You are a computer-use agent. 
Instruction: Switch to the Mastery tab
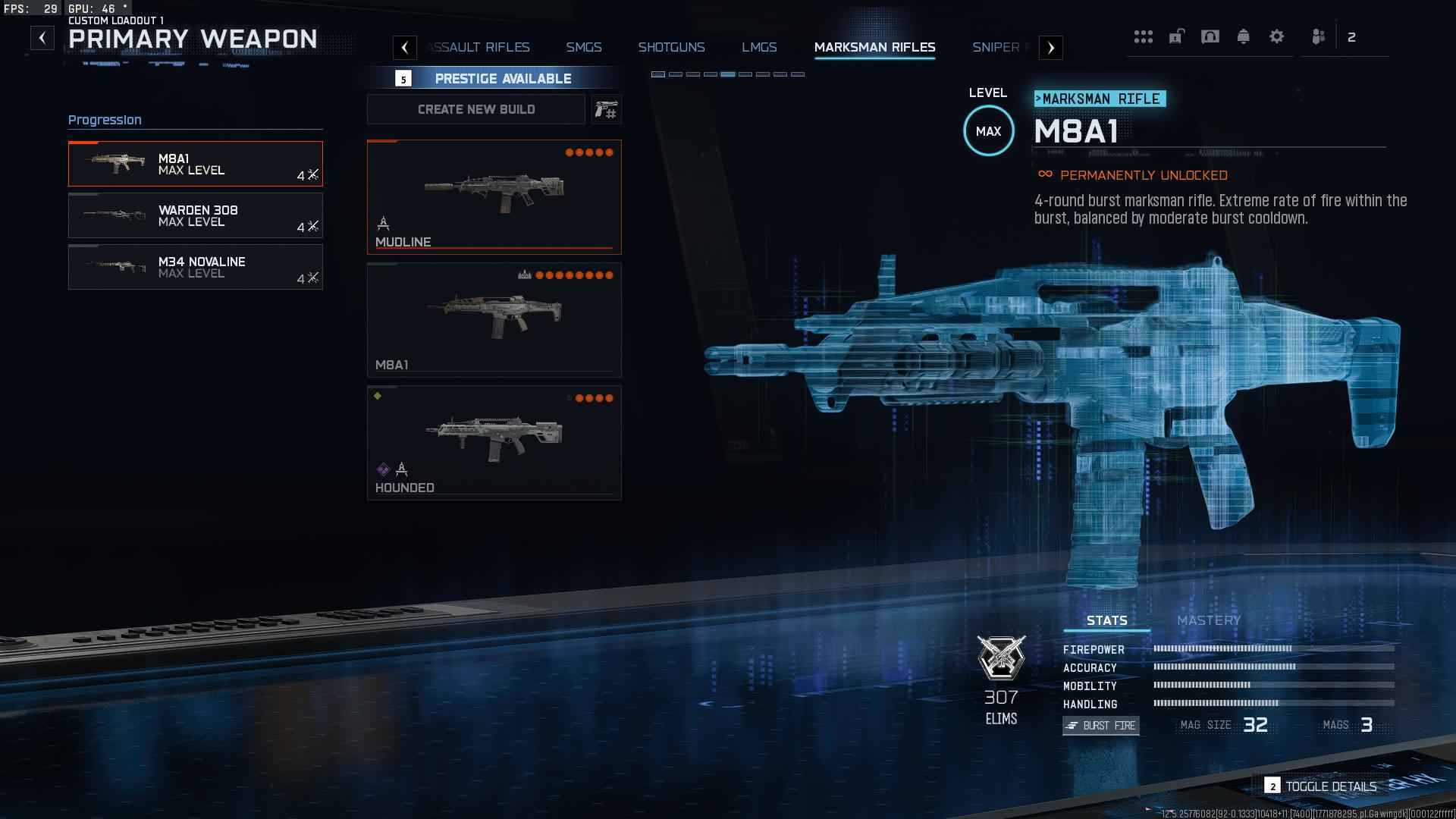point(1208,620)
